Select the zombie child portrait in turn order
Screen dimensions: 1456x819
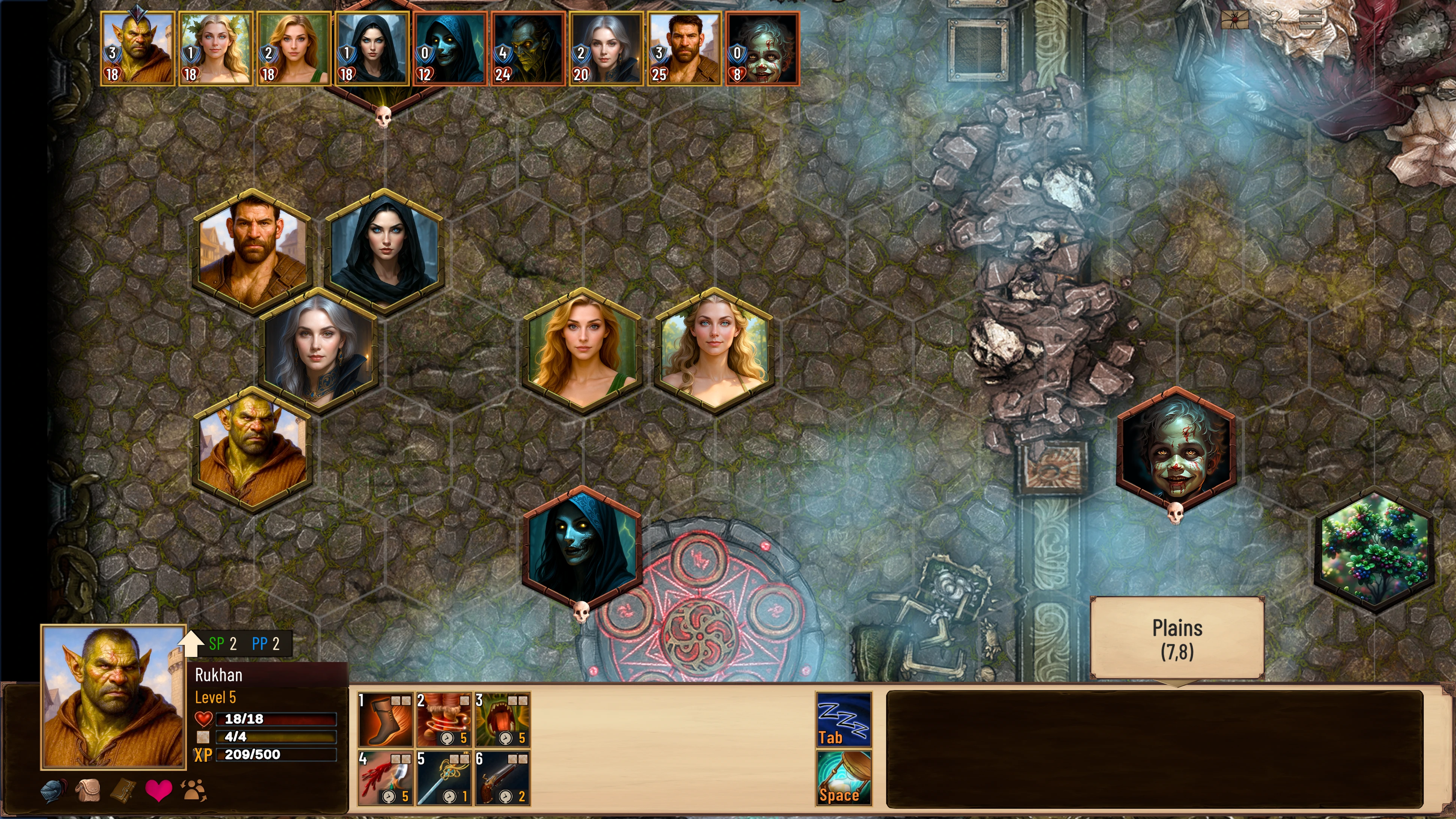pyautogui.click(x=762, y=48)
